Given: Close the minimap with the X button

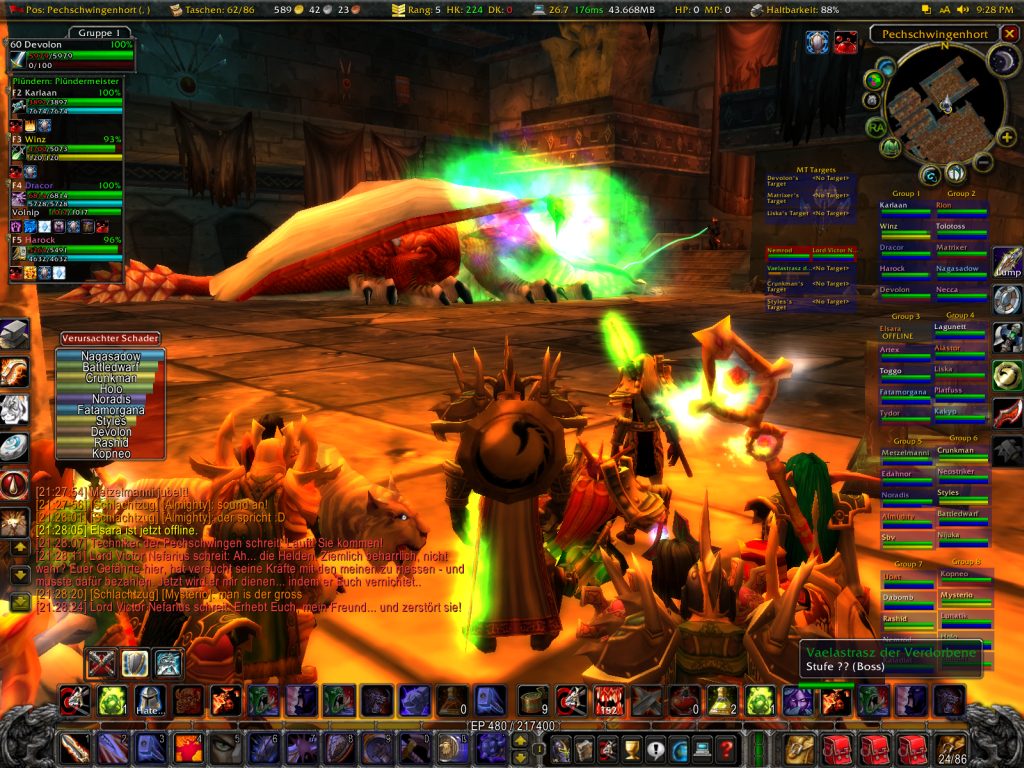Looking at the screenshot, I should pos(1009,34).
